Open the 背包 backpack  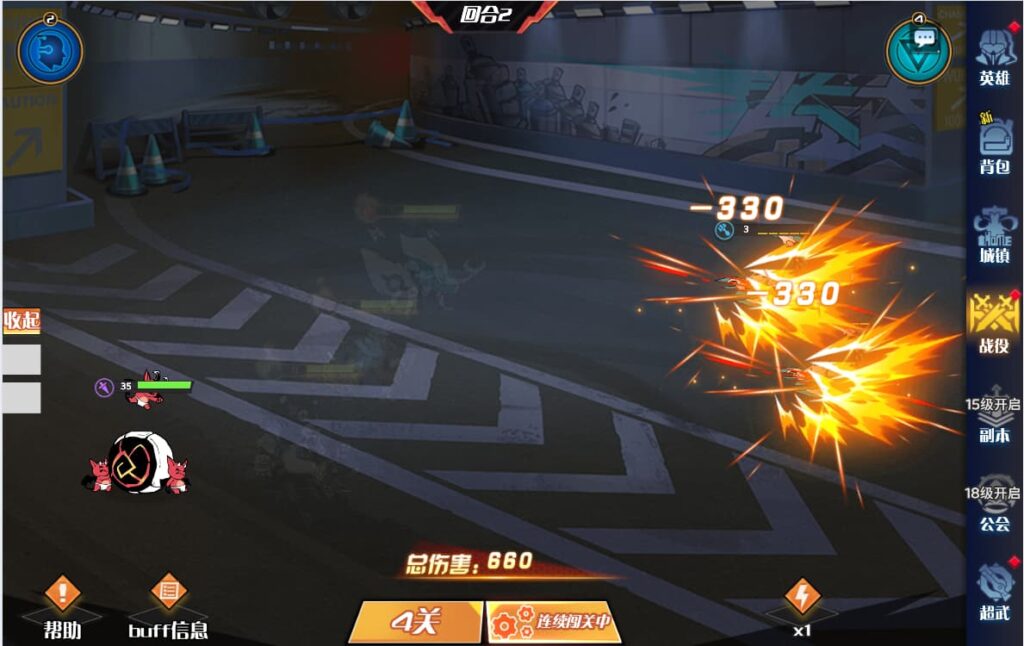994,145
